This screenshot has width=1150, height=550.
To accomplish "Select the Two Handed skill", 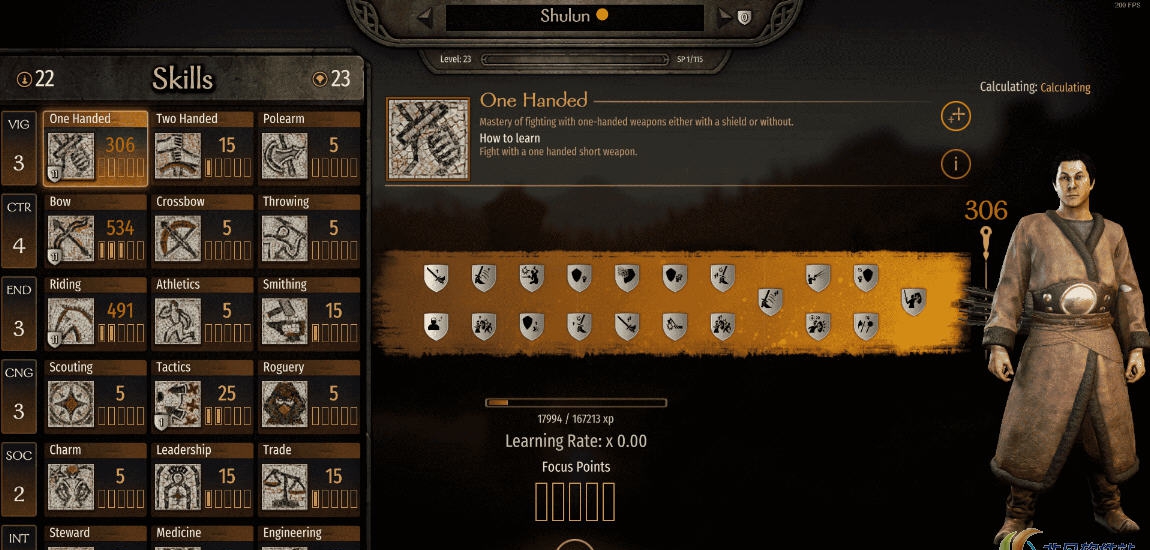I will tap(202, 148).
